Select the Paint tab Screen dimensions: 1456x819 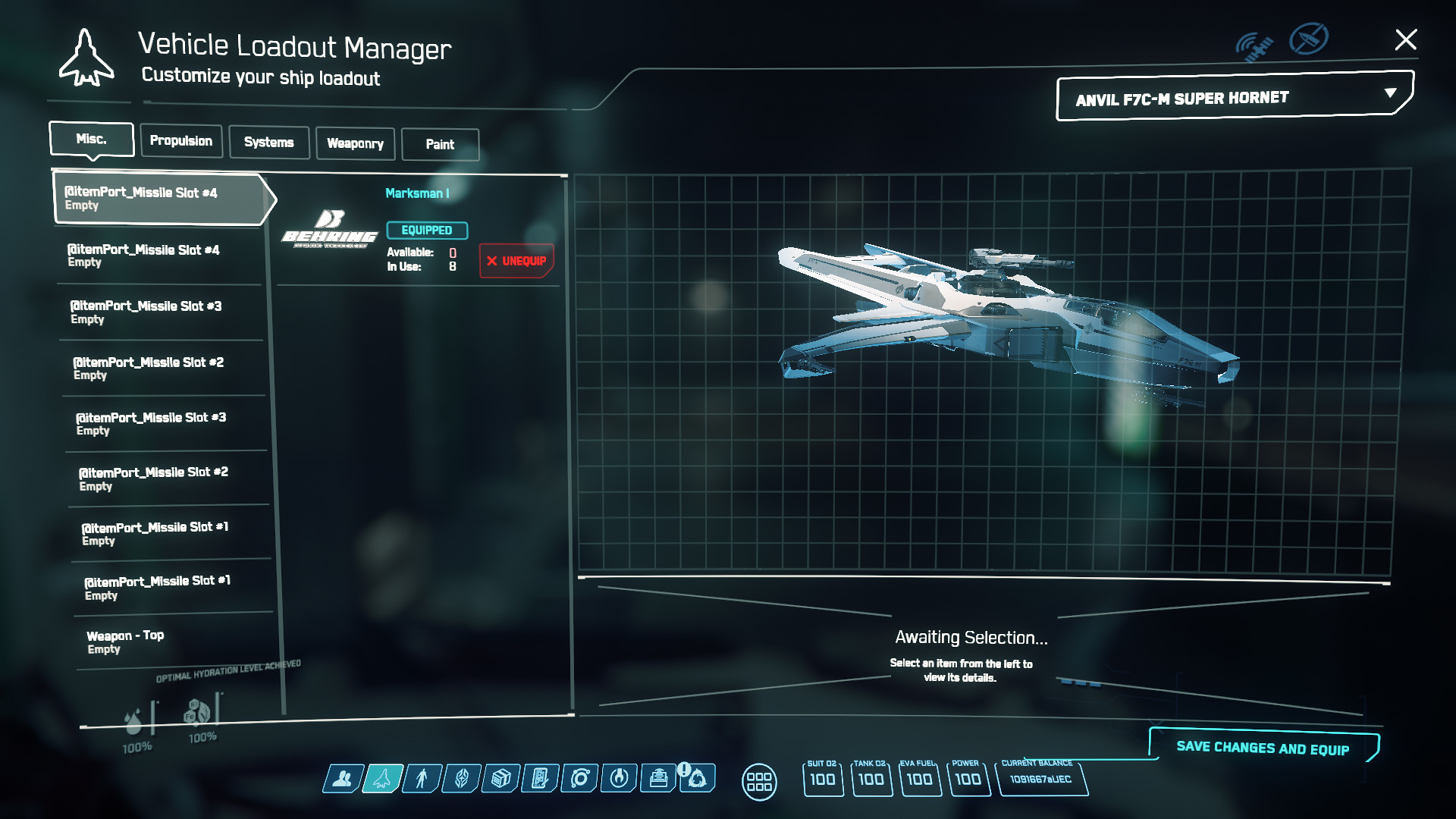[x=440, y=144]
